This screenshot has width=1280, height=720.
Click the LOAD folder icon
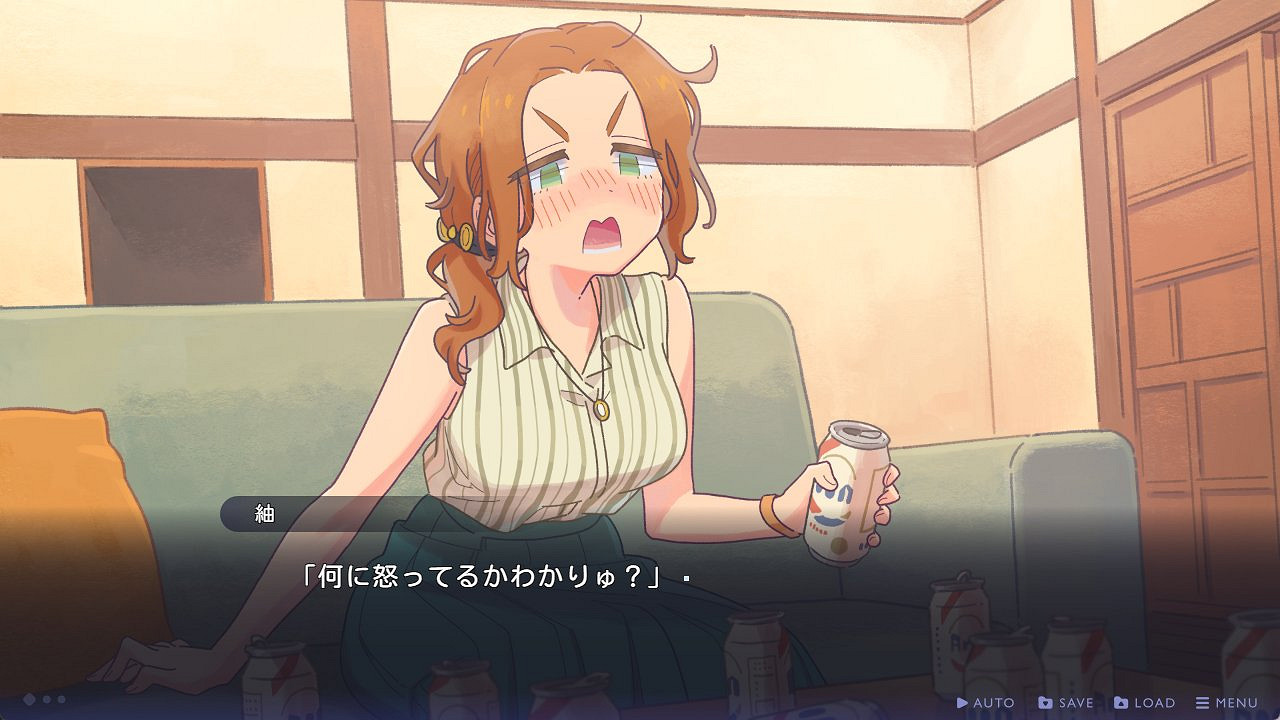[1121, 702]
